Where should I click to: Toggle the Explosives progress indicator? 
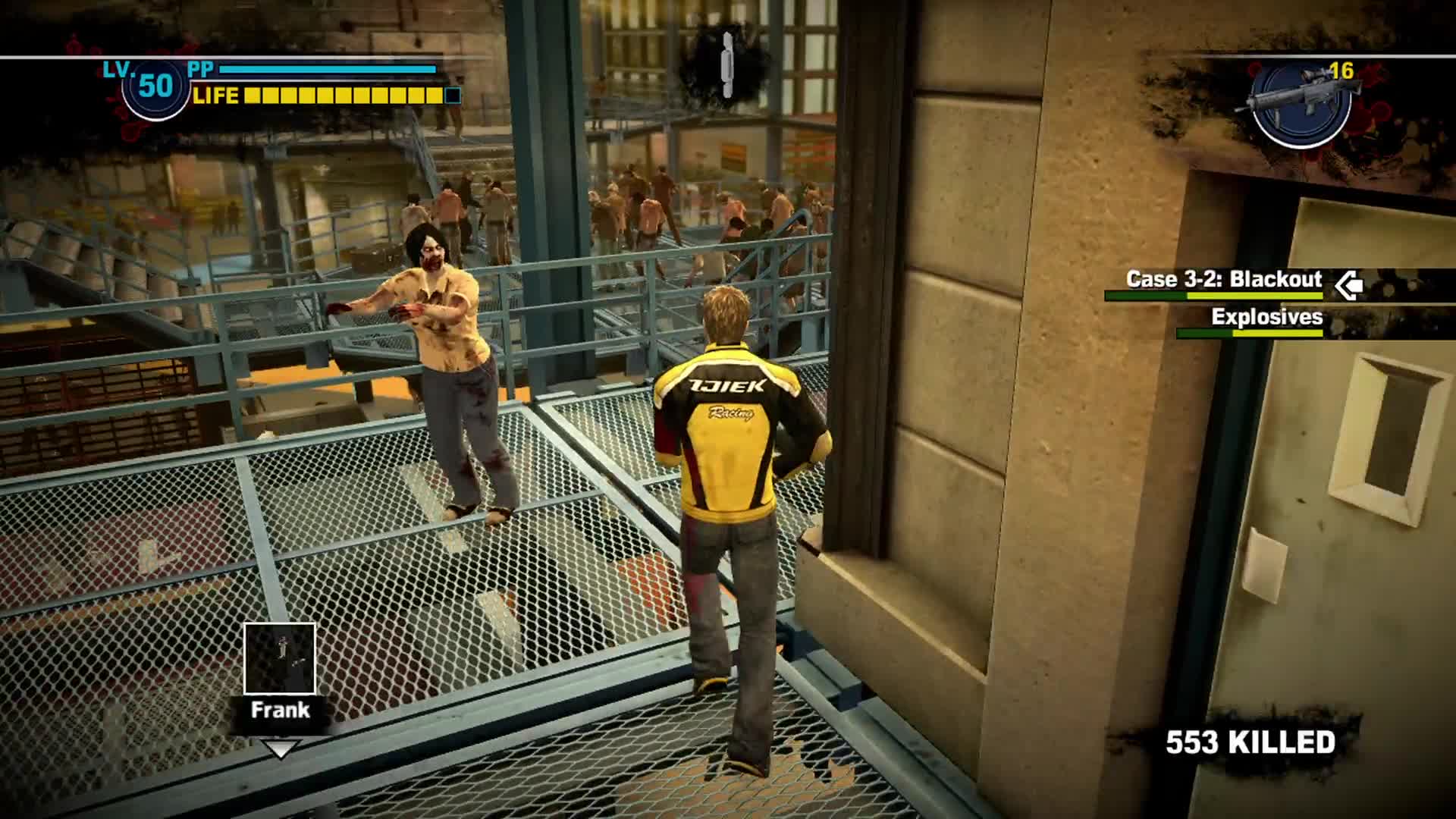(1250, 334)
